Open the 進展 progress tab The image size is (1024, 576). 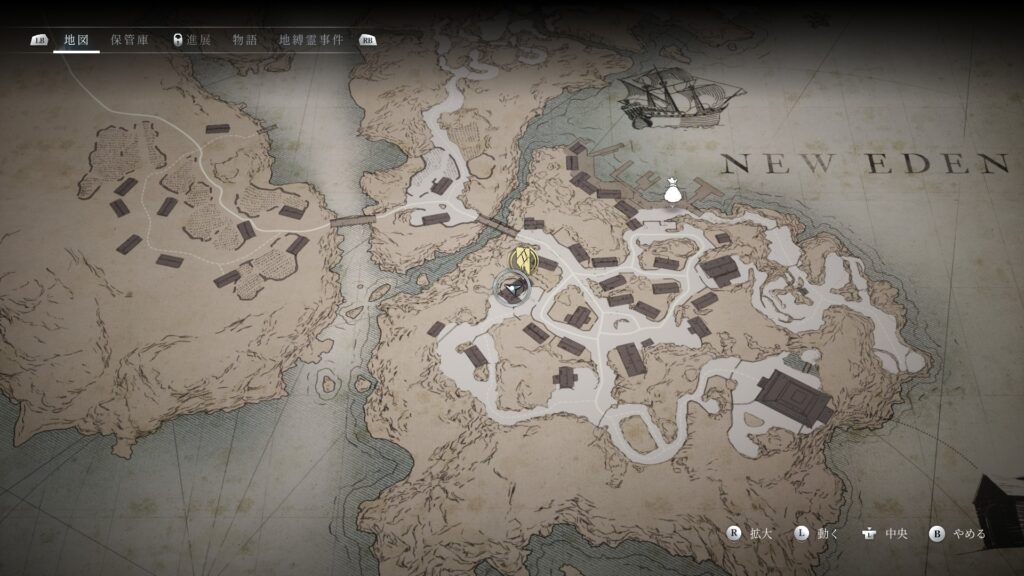(191, 40)
